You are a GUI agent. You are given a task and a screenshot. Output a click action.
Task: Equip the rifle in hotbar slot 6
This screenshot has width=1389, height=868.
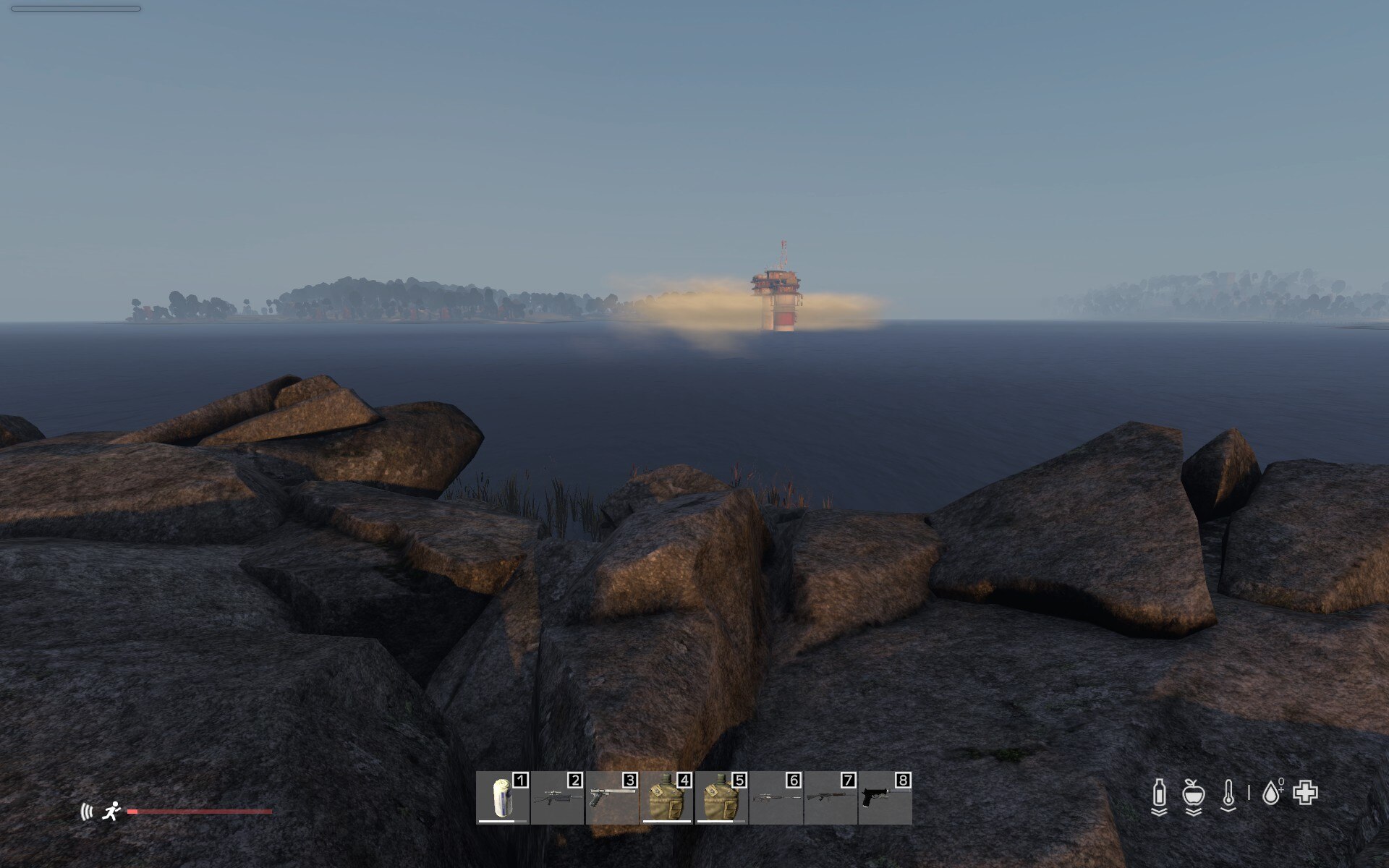[776, 798]
